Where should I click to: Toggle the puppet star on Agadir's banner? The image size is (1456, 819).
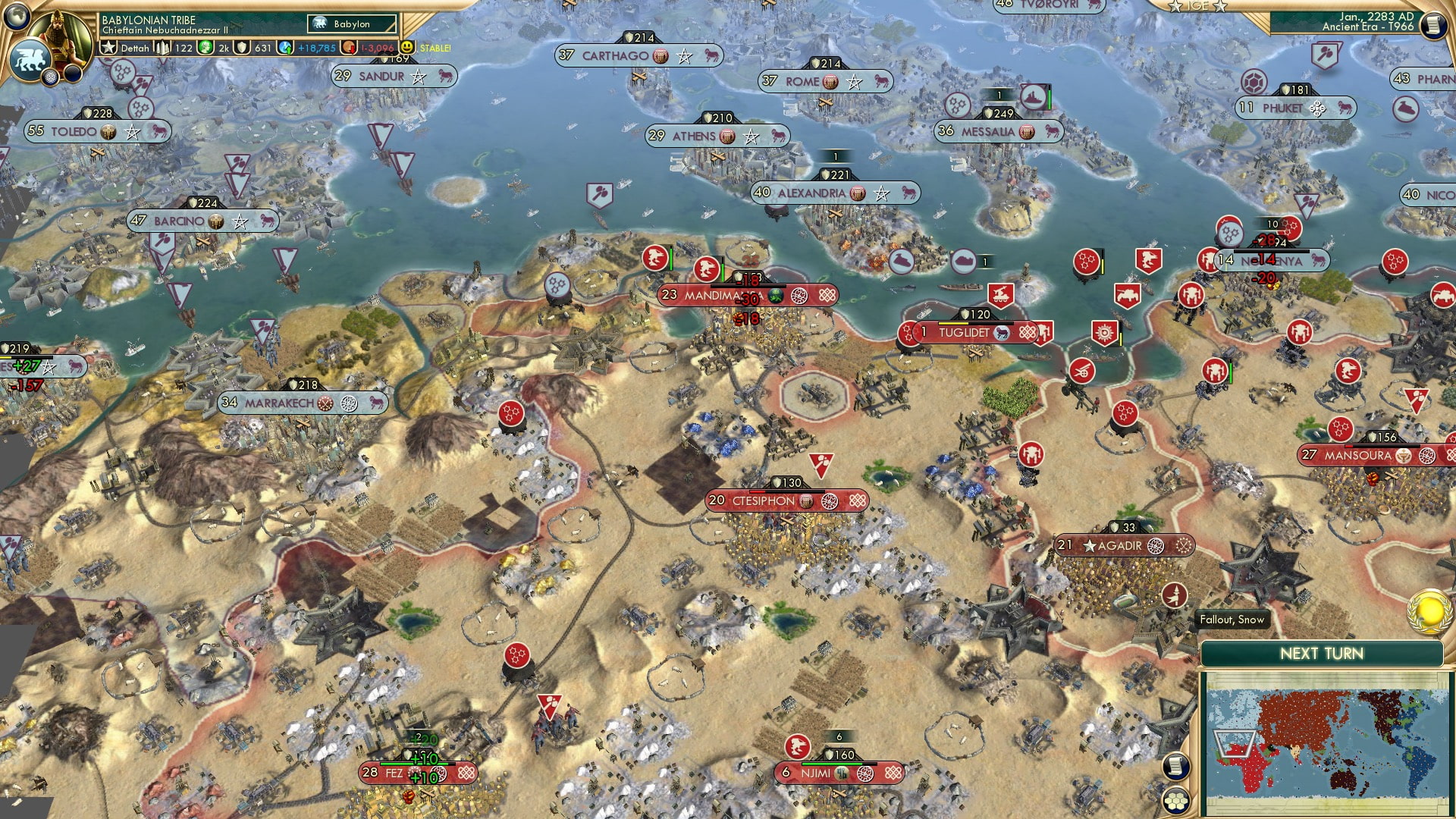click(x=1090, y=545)
